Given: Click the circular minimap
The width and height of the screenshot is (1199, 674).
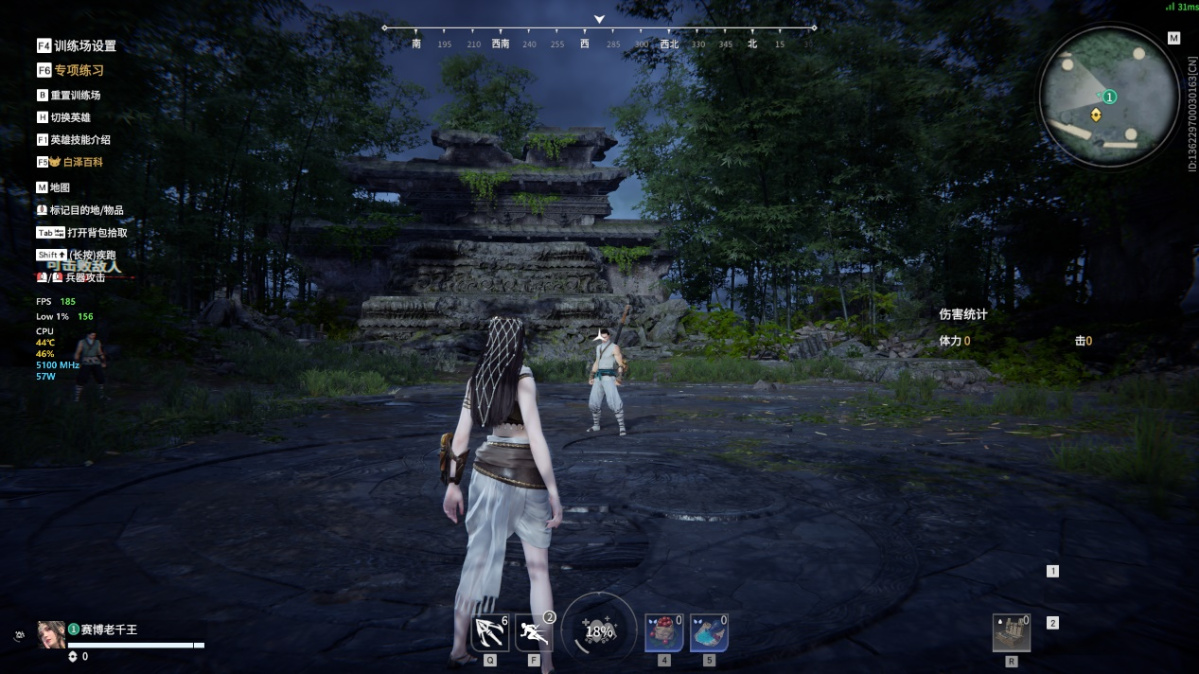Looking at the screenshot, I should tap(1109, 95).
